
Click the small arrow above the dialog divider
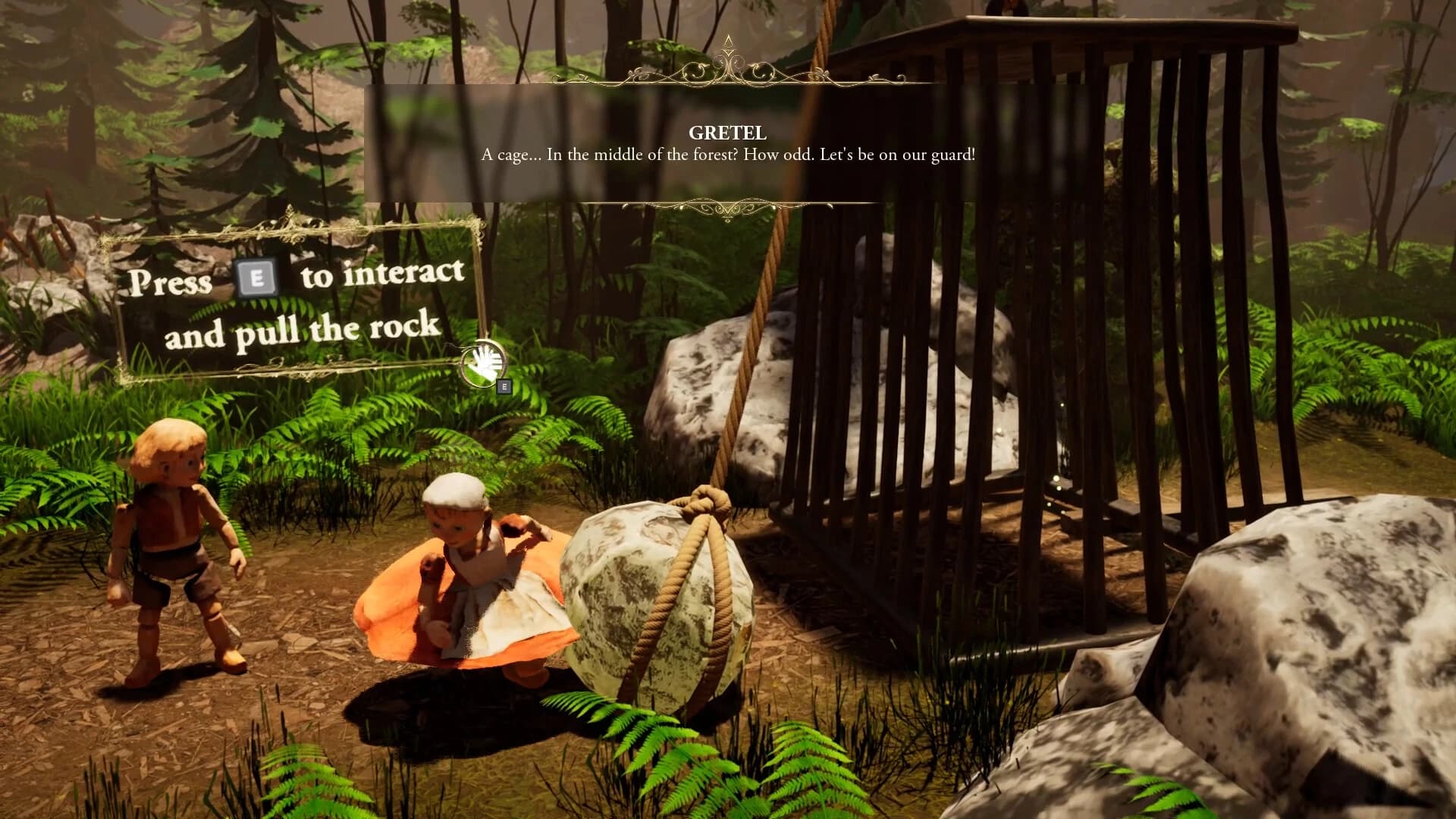click(730, 42)
